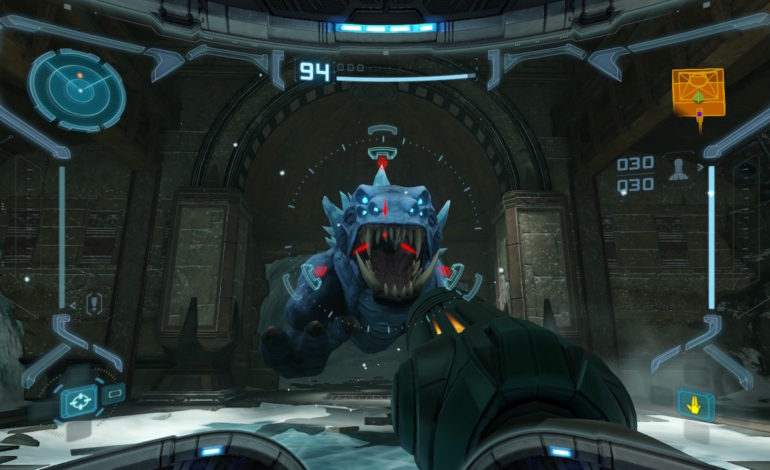Click the circular enemy radar
770x470 pixels.
pyautogui.click(x=77, y=89)
